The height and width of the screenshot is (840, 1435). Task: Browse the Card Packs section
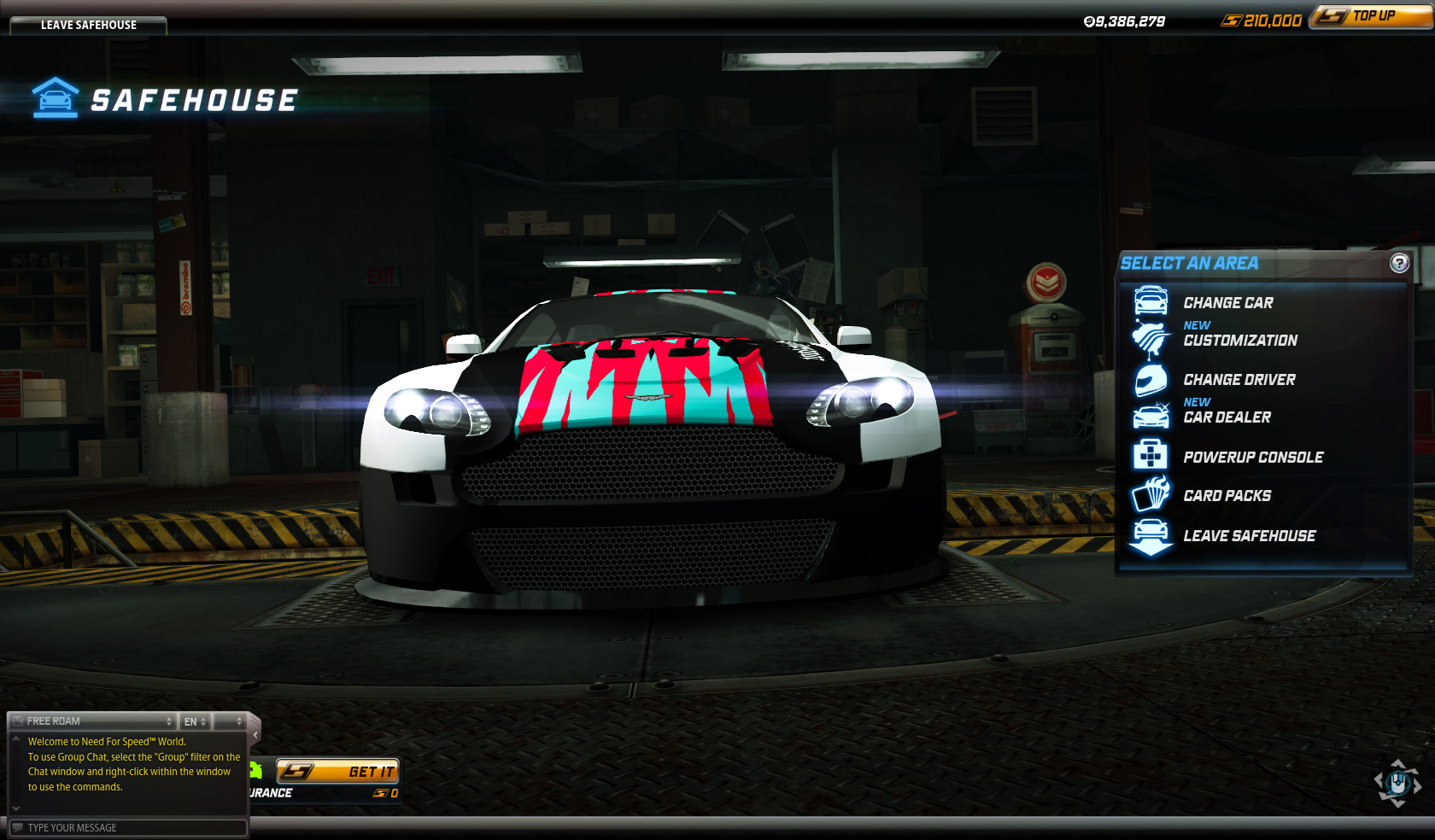(x=1227, y=496)
